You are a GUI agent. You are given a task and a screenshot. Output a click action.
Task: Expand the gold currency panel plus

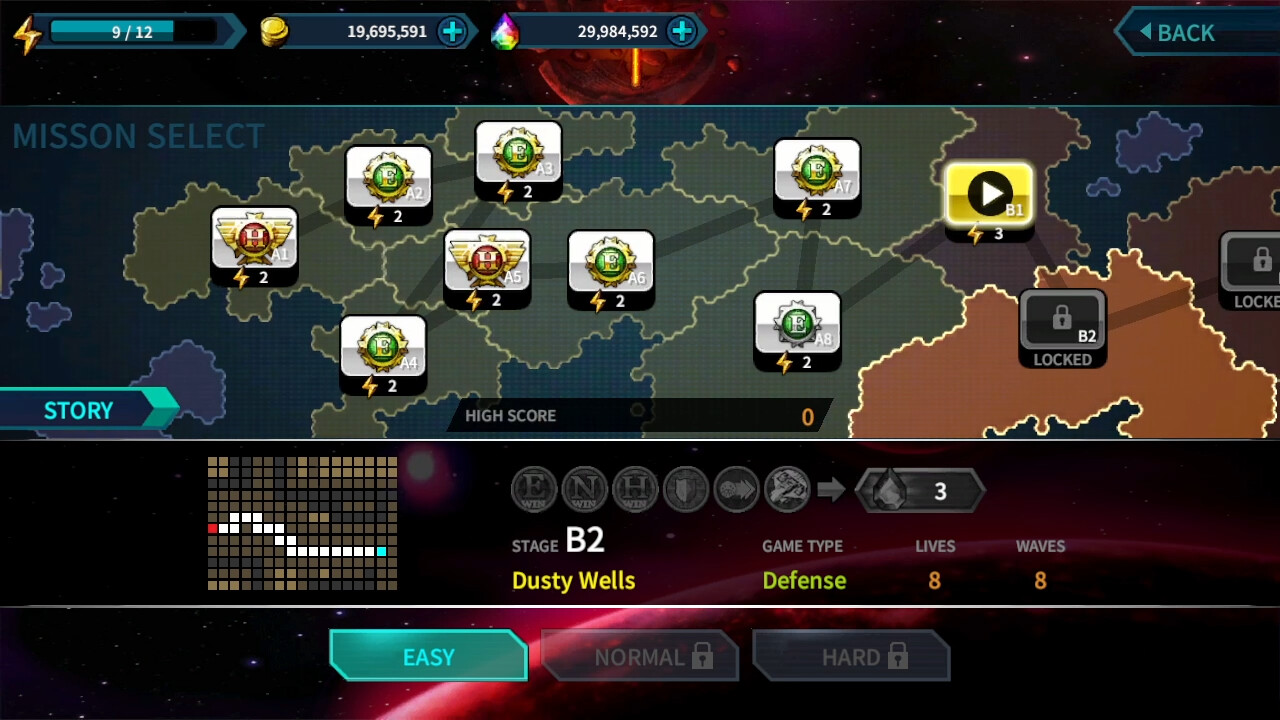pyautogui.click(x=453, y=31)
